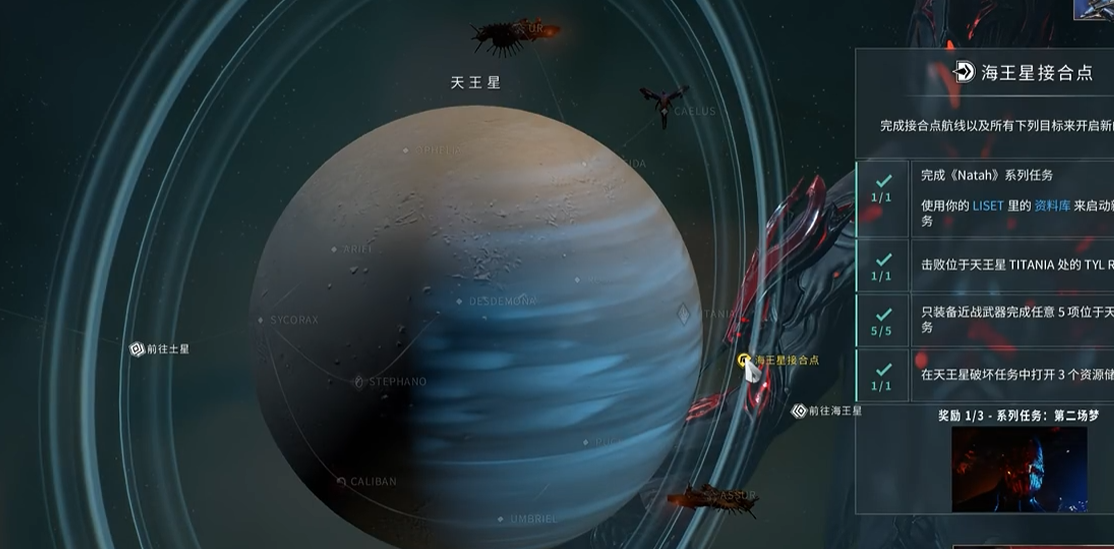Select the Stephano mission node
The height and width of the screenshot is (549, 1114).
click(360, 382)
